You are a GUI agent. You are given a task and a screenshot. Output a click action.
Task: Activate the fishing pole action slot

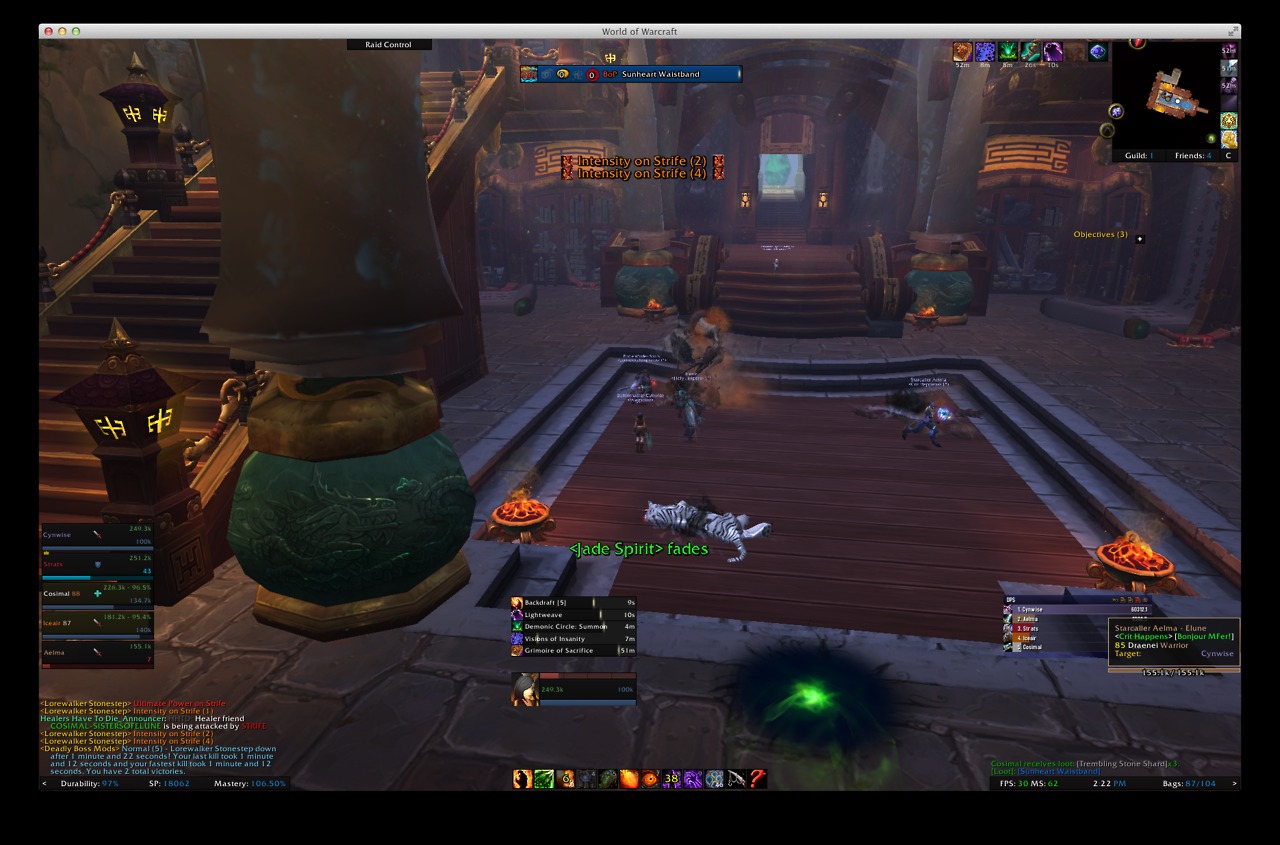(736, 779)
